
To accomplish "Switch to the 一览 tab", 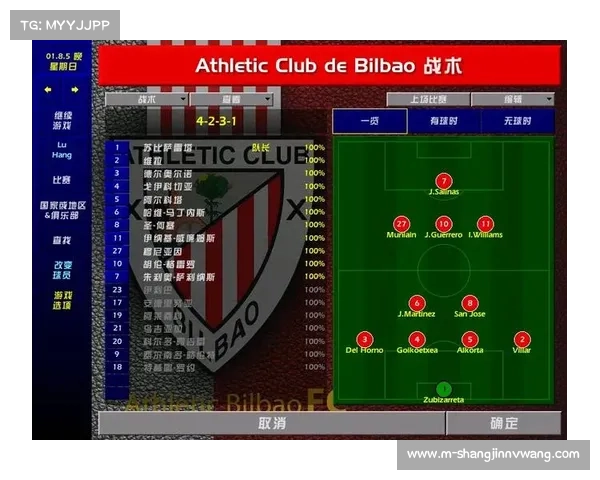I will [x=370, y=121].
